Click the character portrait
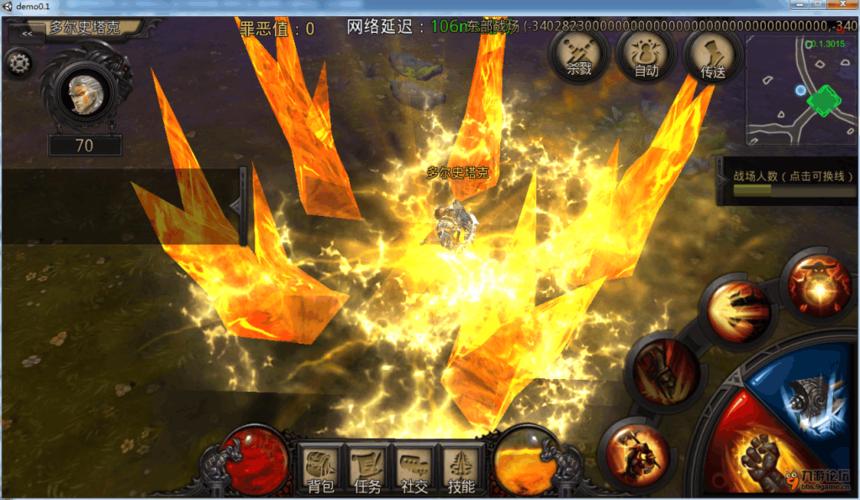Image resolution: width=860 pixels, height=500 pixels. pos(87,93)
